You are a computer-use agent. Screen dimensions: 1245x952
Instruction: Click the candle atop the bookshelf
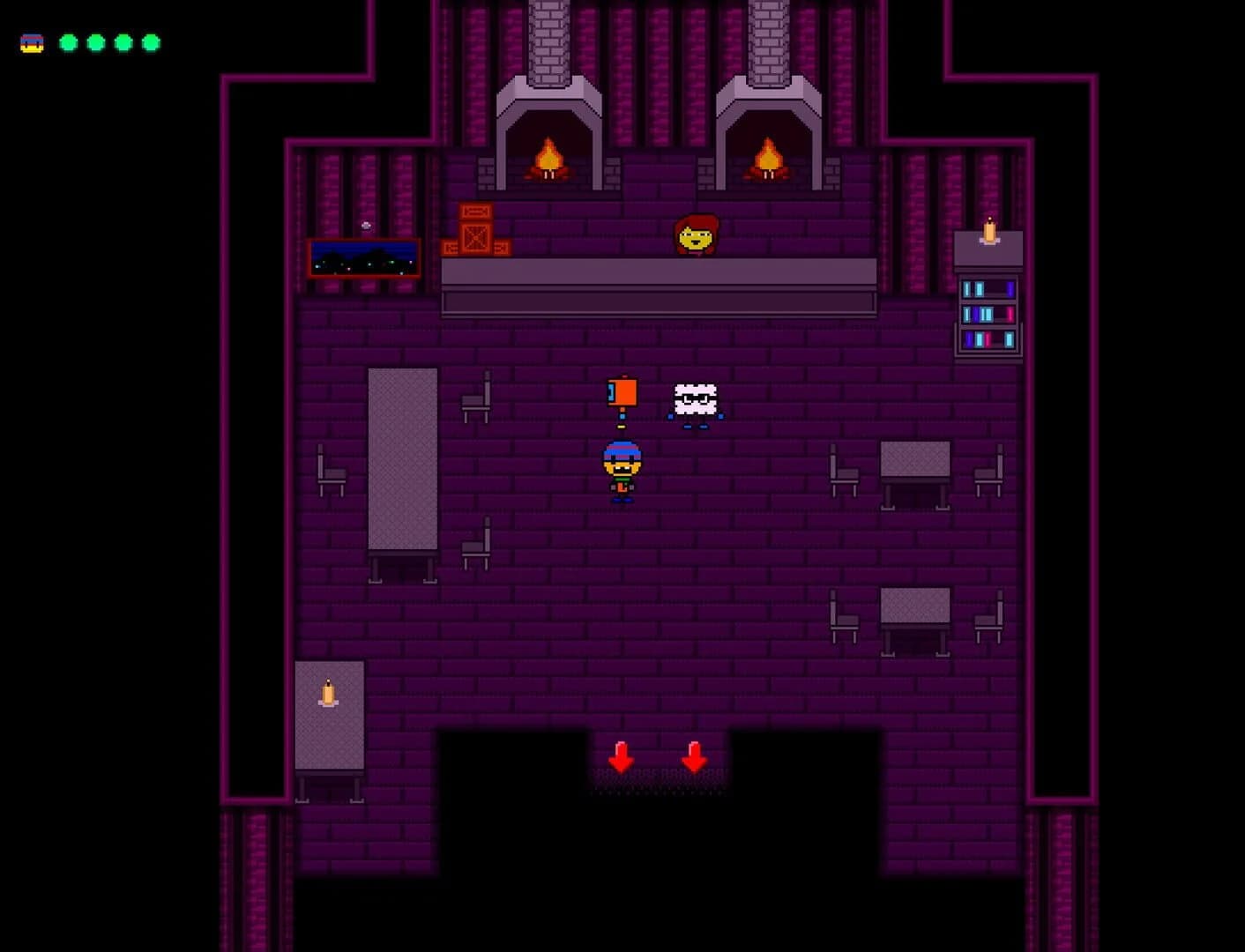(x=988, y=234)
